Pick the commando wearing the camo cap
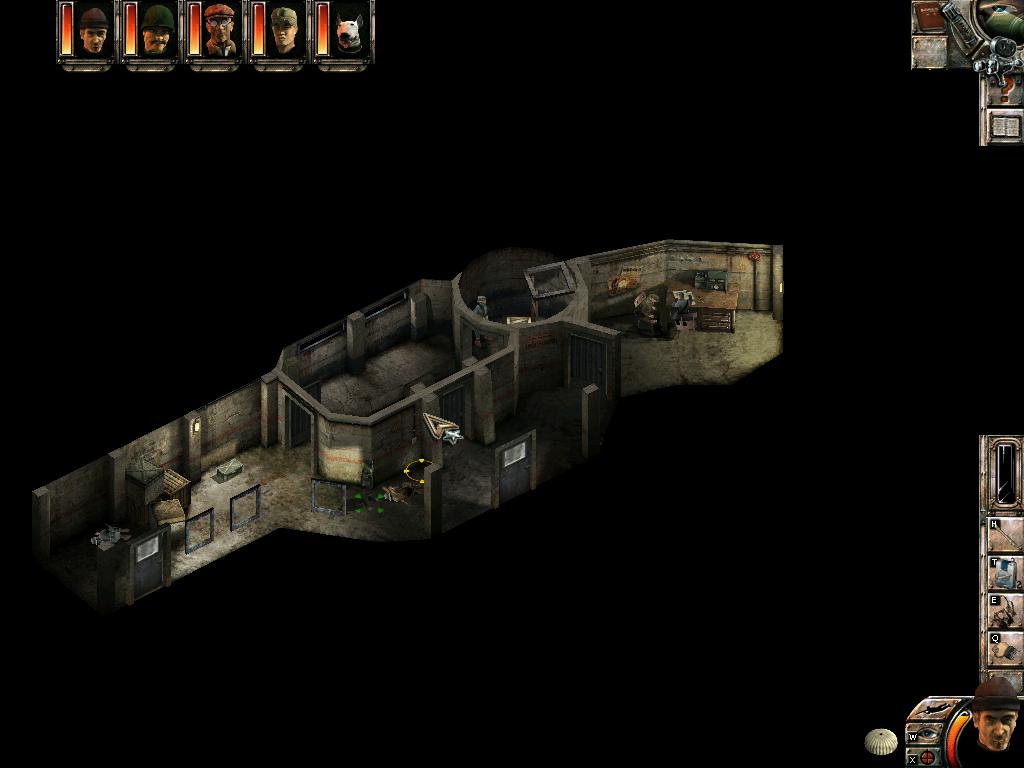This screenshot has width=1024, height=768. coord(284,31)
